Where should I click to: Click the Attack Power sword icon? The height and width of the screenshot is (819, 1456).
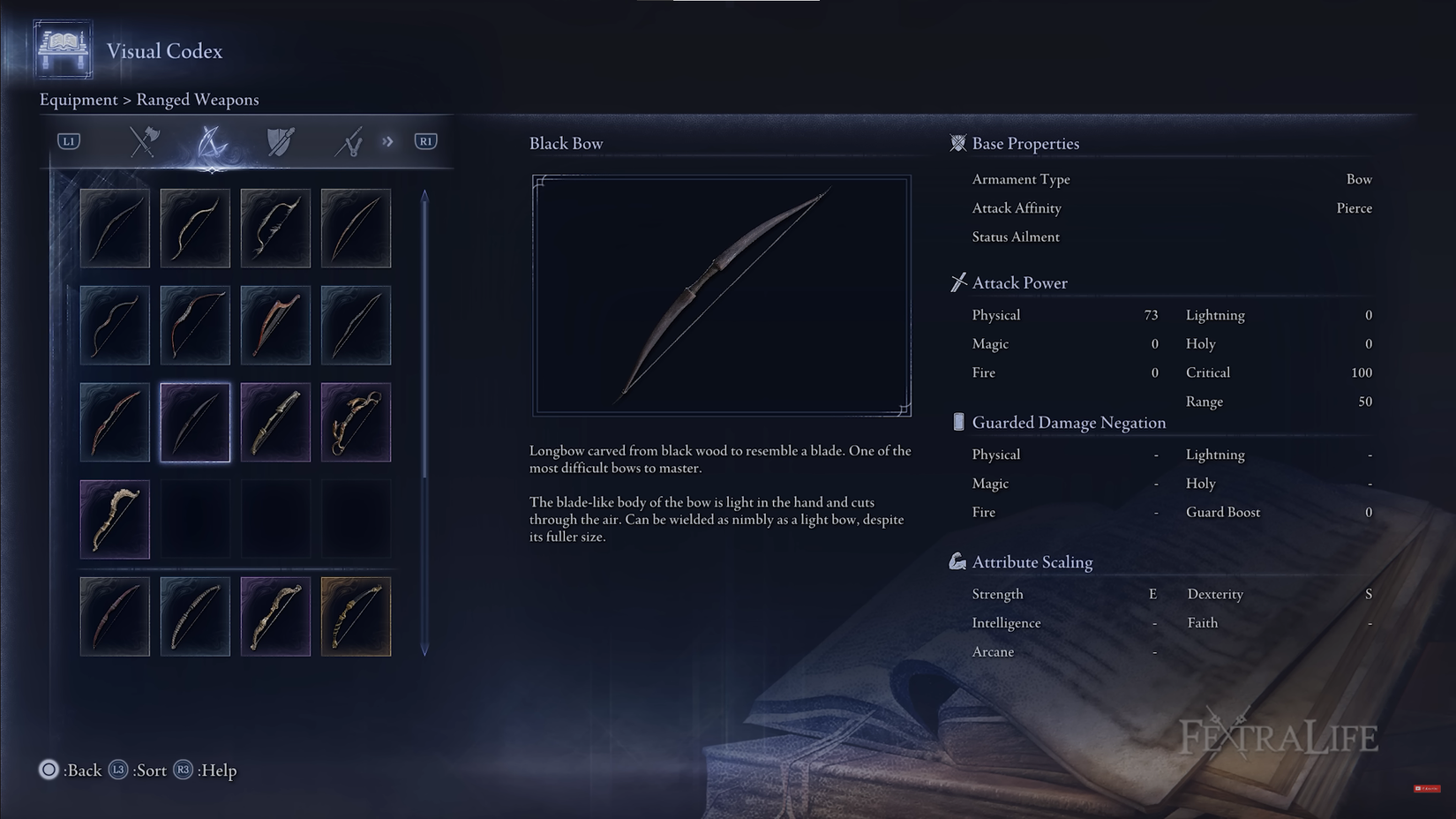click(957, 282)
